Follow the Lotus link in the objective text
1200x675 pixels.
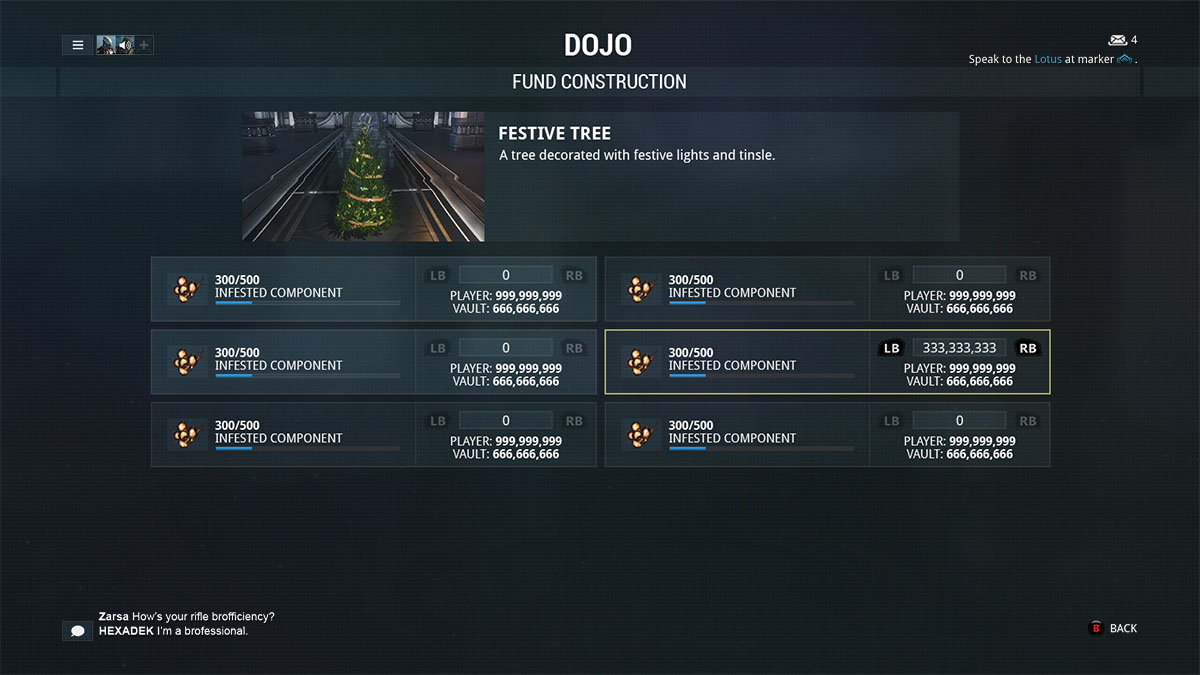tap(1048, 59)
